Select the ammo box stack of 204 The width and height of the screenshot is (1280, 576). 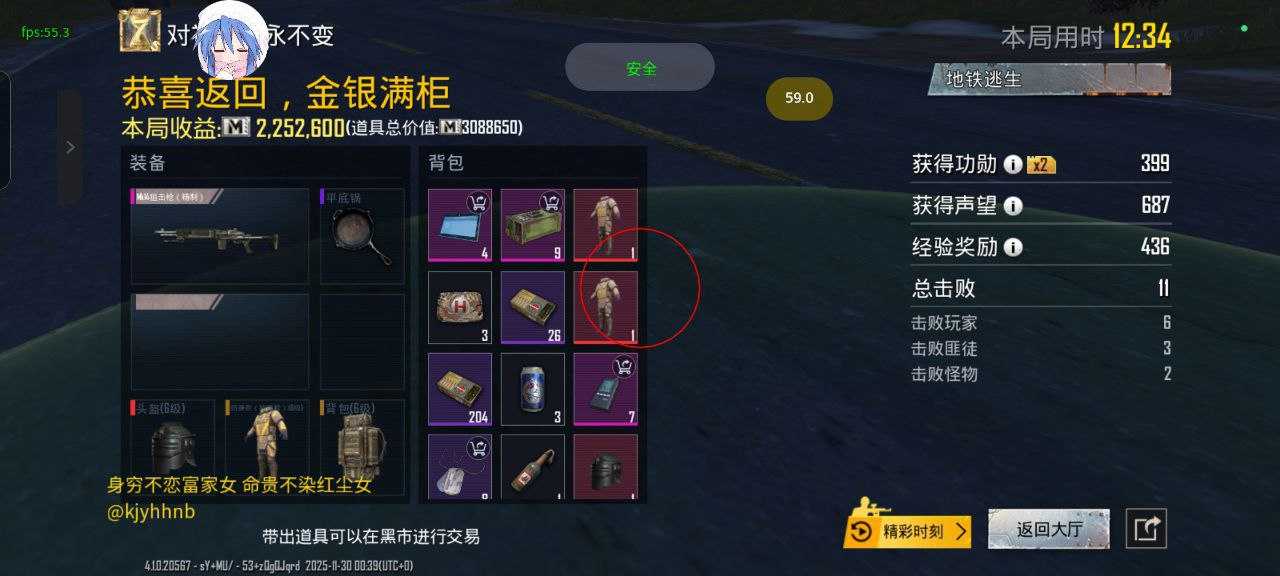(460, 389)
